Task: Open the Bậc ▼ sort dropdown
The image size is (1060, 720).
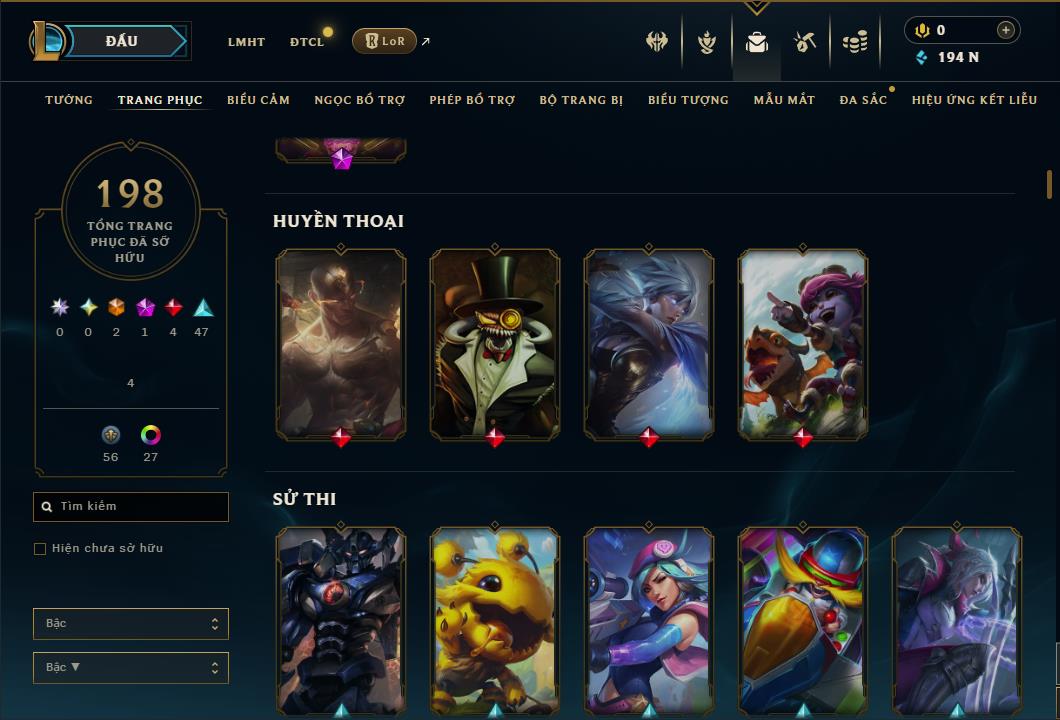Action: point(131,667)
